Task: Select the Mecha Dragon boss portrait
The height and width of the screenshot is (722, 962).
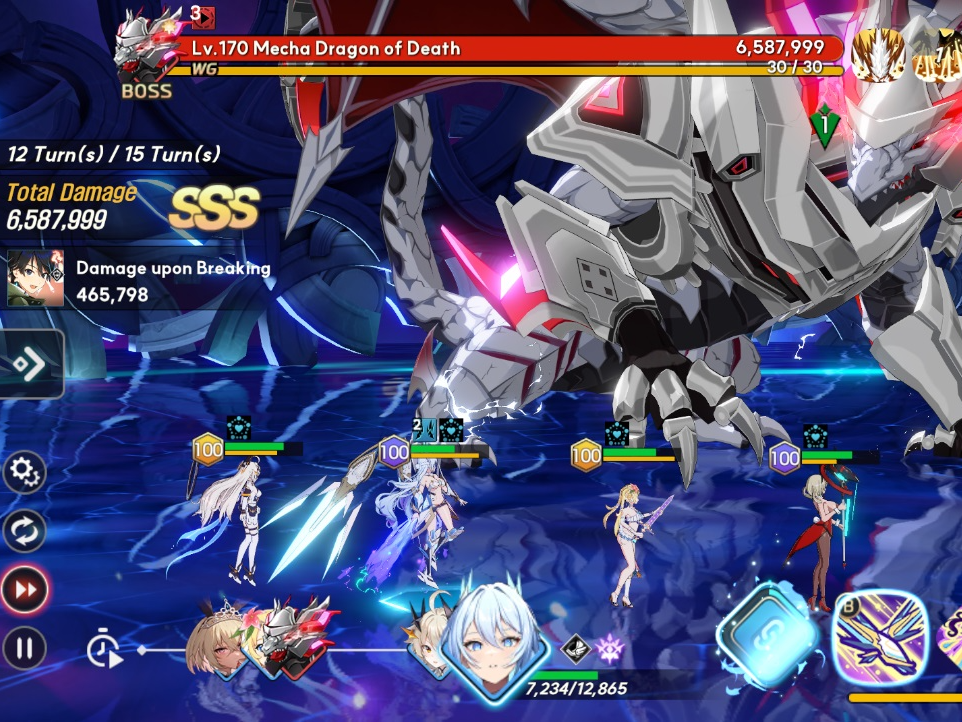Action: click(146, 50)
